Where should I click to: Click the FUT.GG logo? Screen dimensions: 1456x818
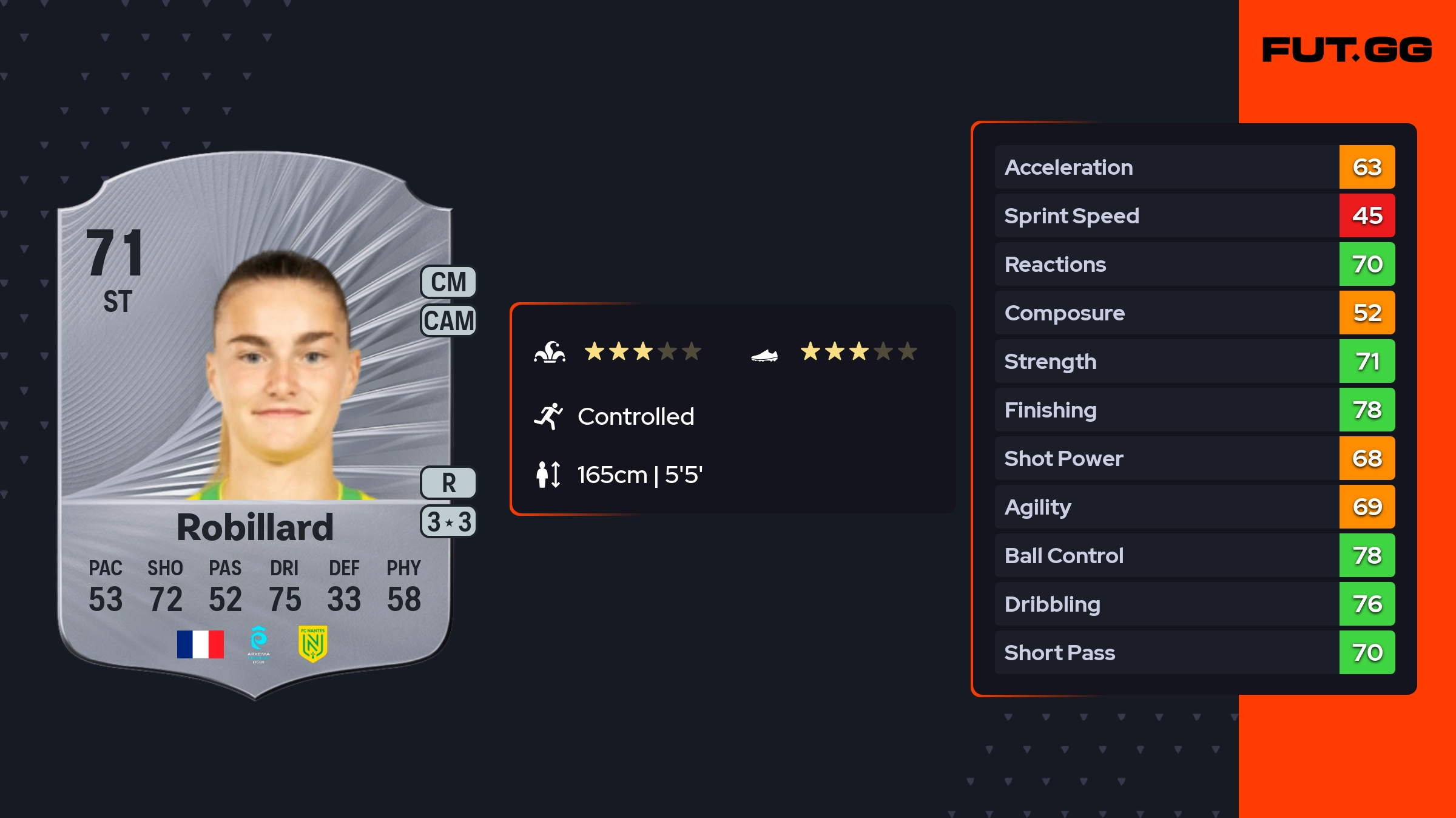pos(1347,50)
